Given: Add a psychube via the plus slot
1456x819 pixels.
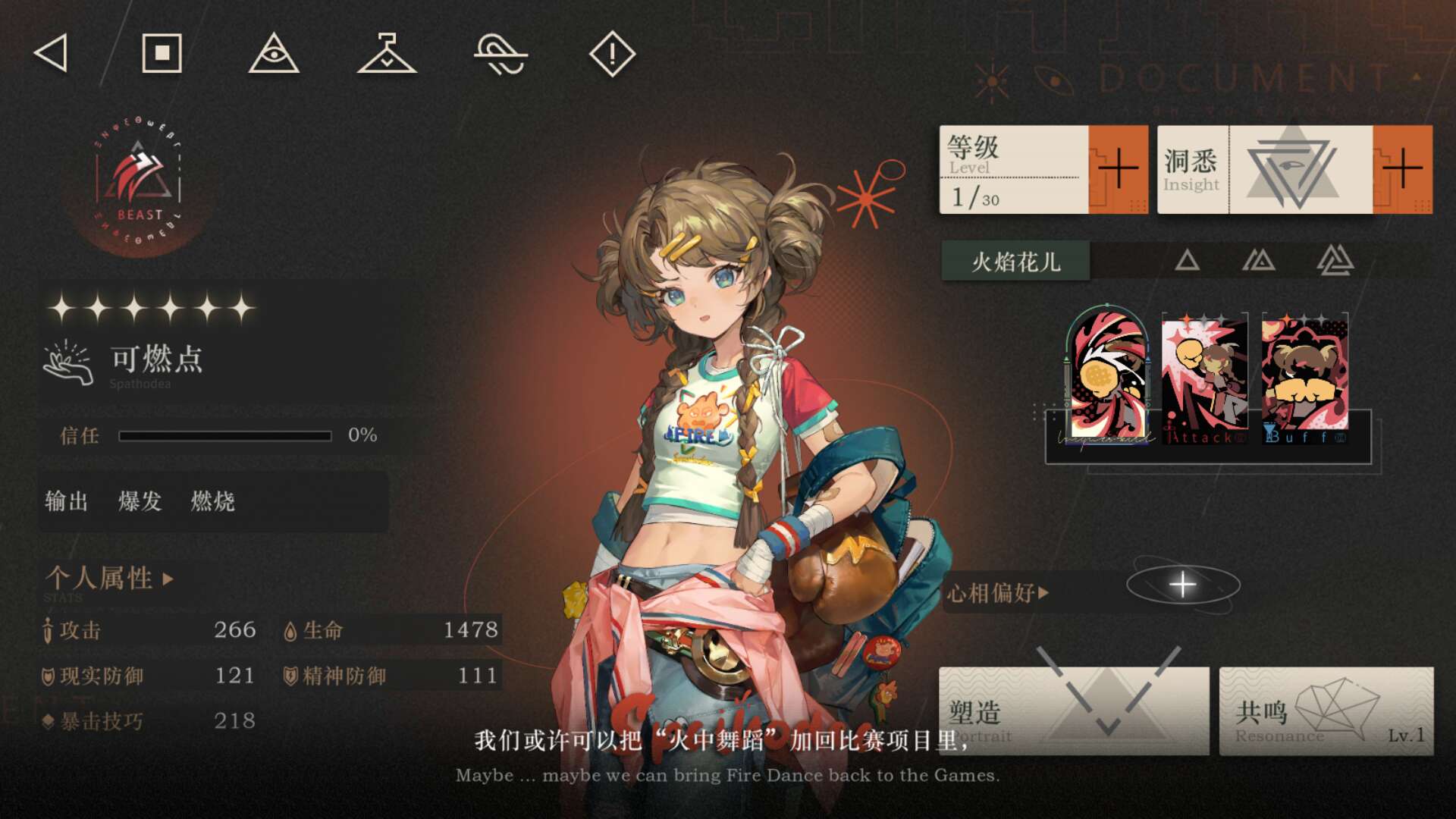Looking at the screenshot, I should pos(1182,585).
